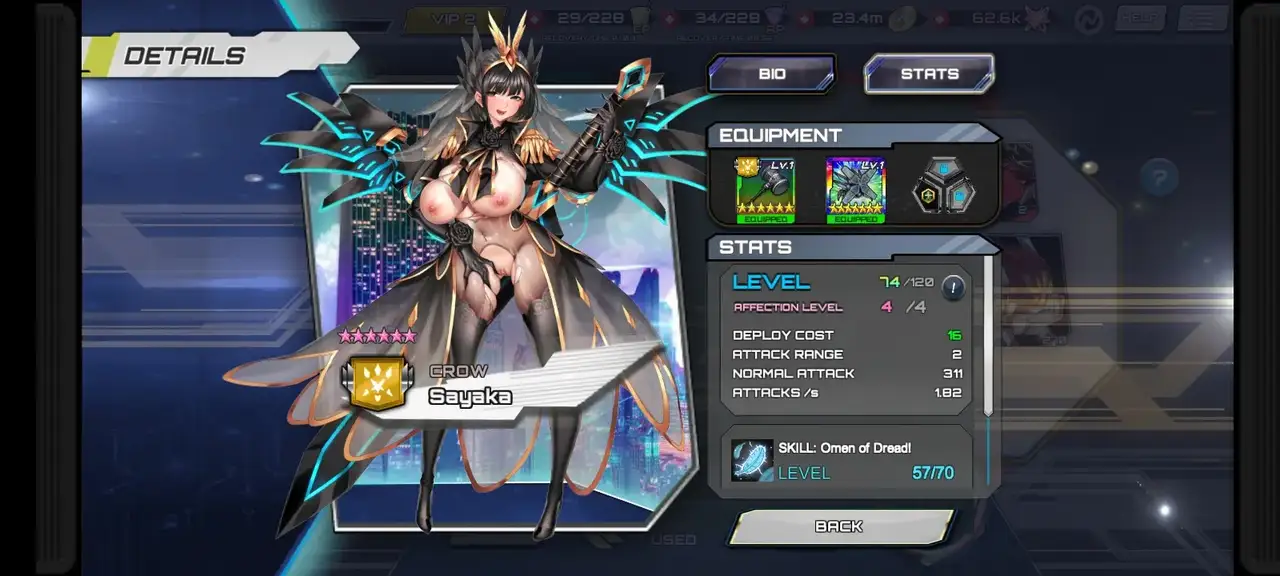
Task: Click the stats panel scrollbar
Action: point(989,335)
